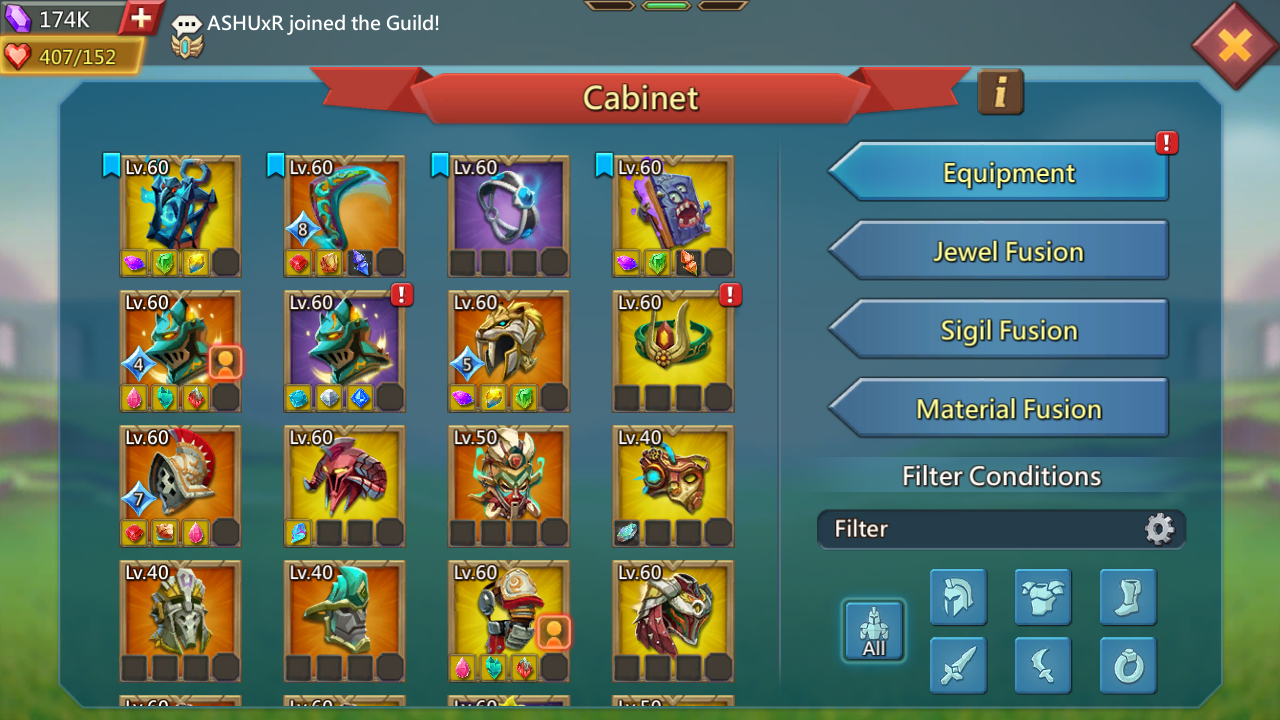The image size is (1280, 720).
Task: Choose the saber-tooth skull helmet
Action: click(x=509, y=341)
